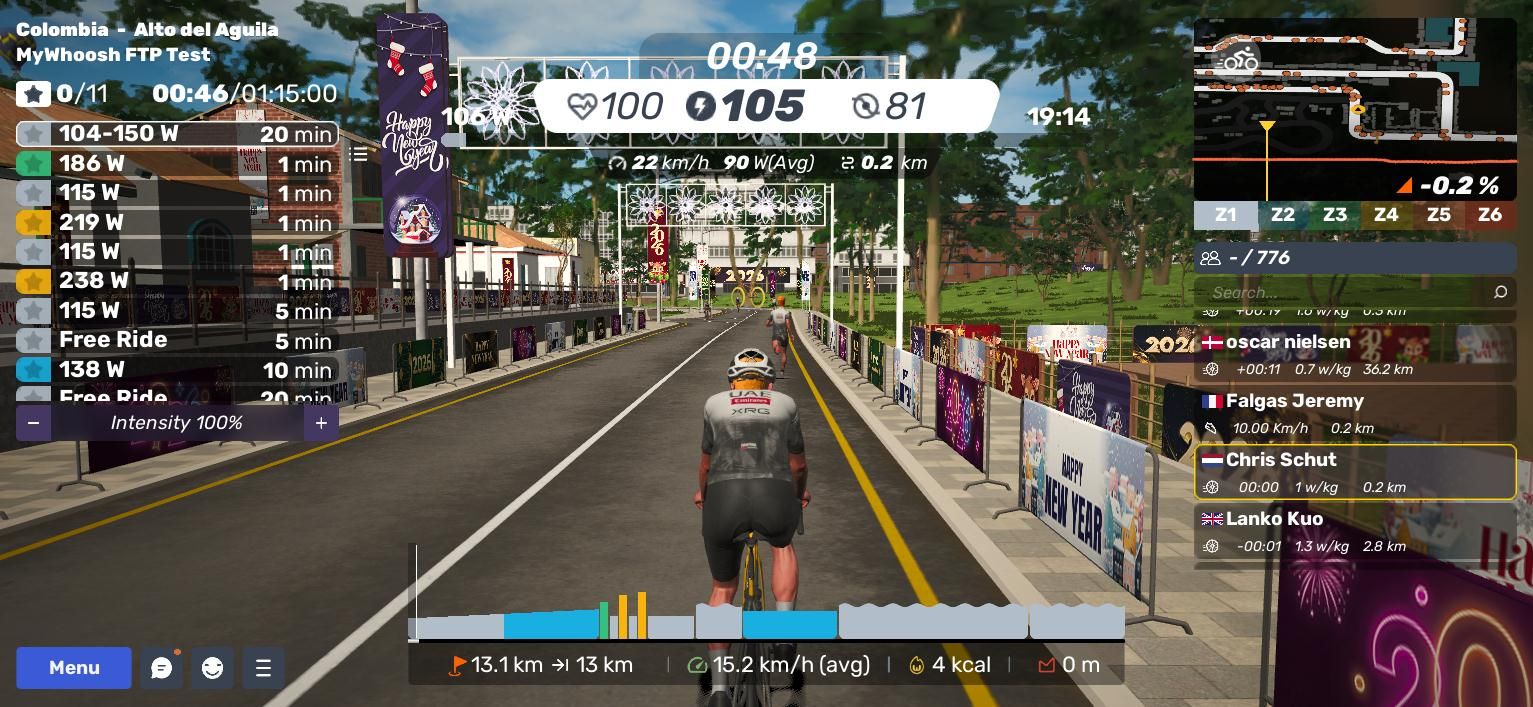Screen dimensions: 1533x707
Task: Select the 186 W workout step
Action: click(x=177, y=163)
